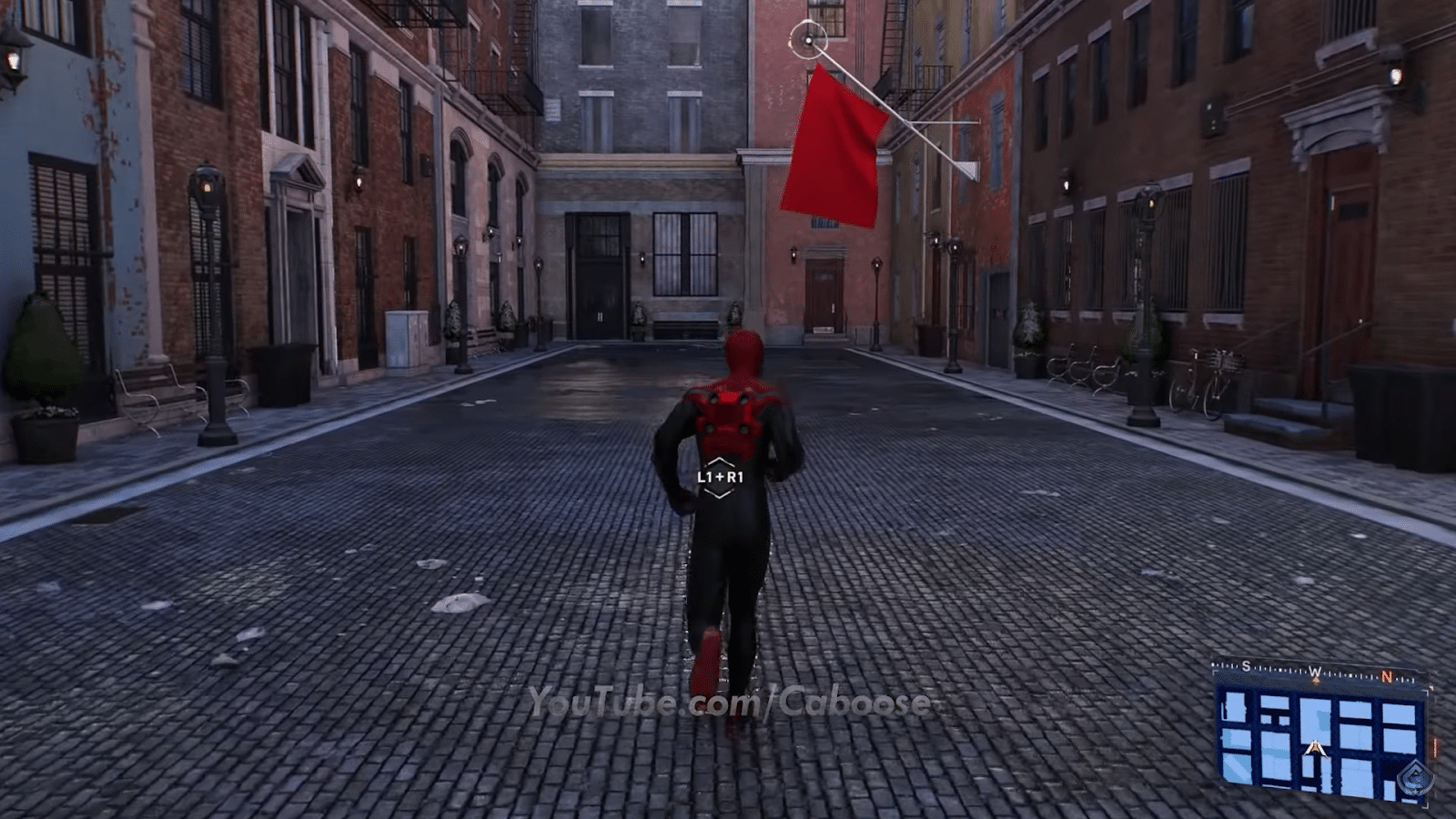Click the compass tick marks between W and N
This screenshot has height=819, width=1456.
pos(1351,673)
